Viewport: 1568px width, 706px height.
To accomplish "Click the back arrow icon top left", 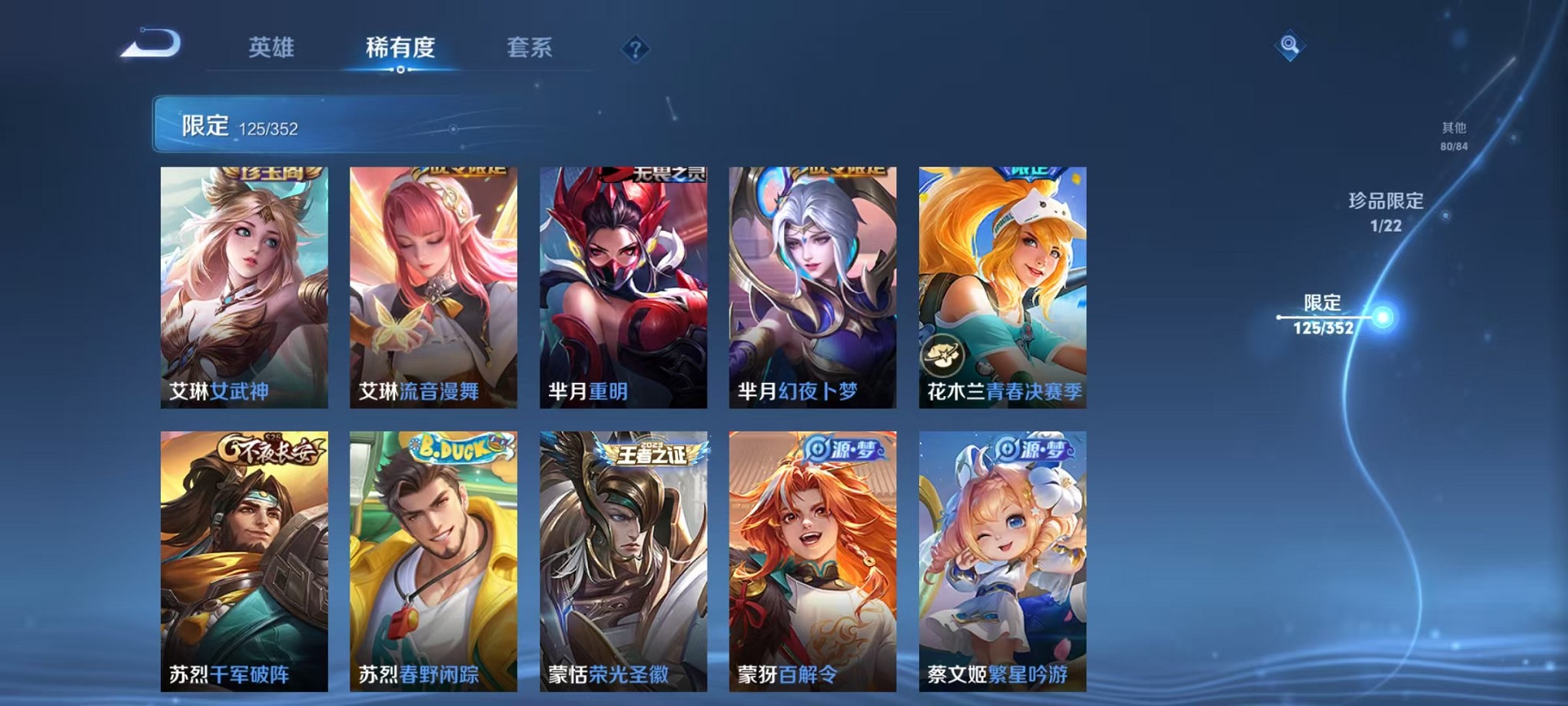I will (148, 44).
